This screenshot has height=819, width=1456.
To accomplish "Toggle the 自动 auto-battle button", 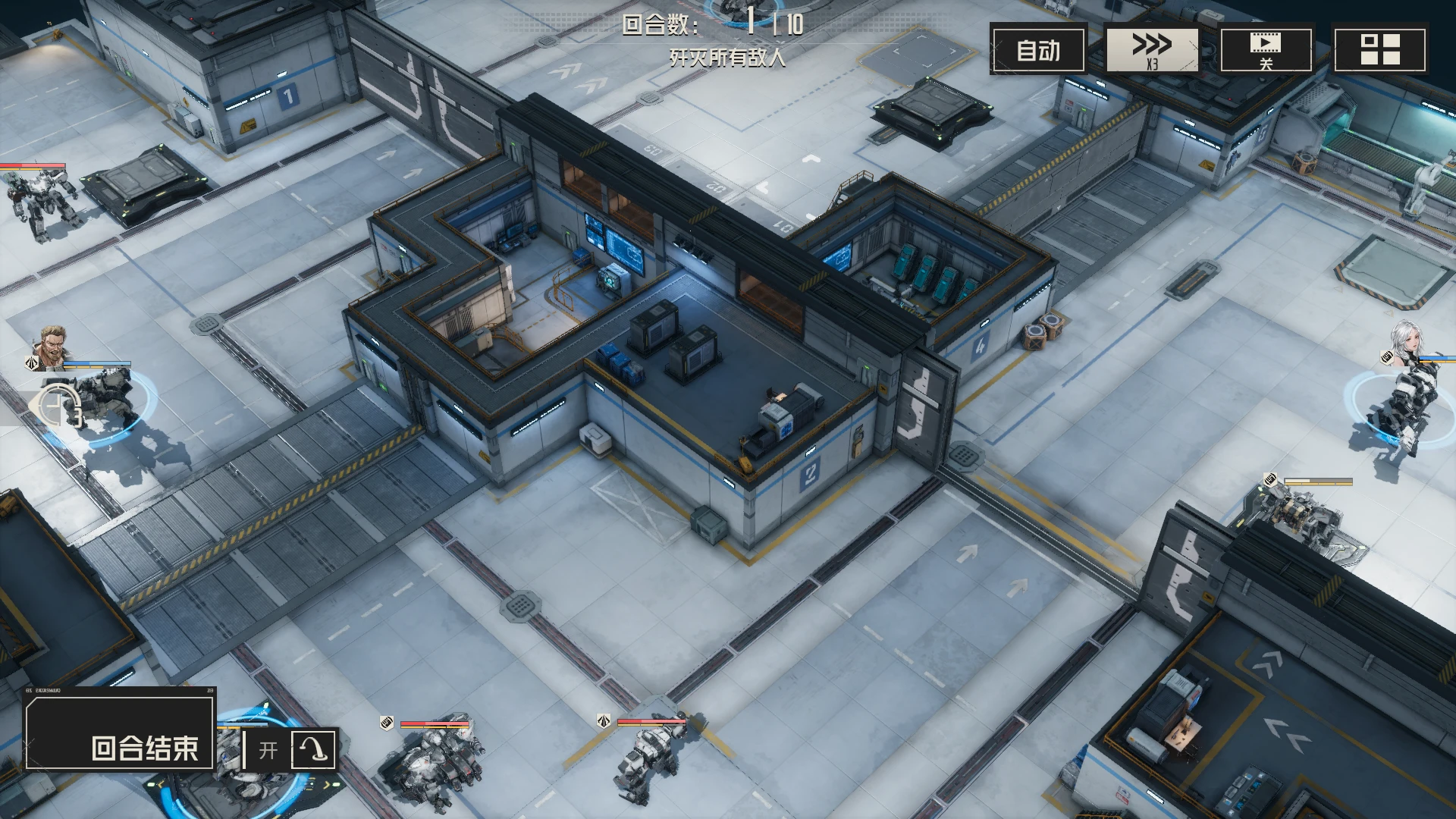I will (1038, 50).
